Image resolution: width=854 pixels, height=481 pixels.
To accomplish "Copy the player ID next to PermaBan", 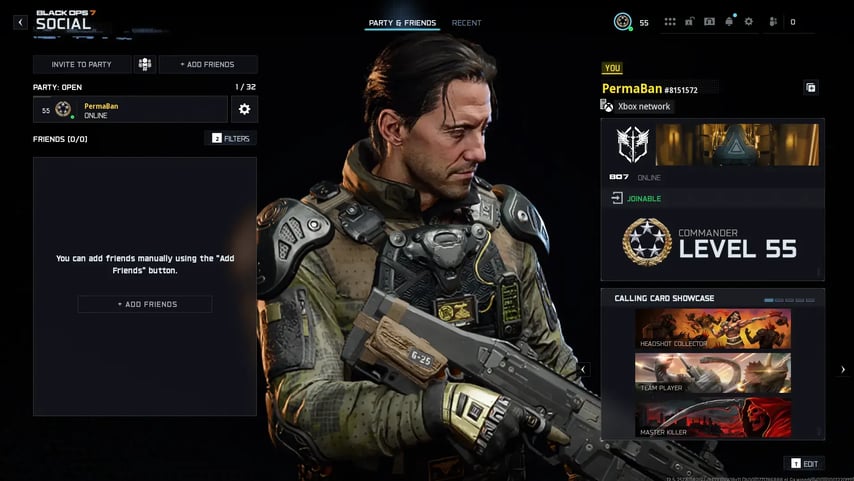I will 811,88.
